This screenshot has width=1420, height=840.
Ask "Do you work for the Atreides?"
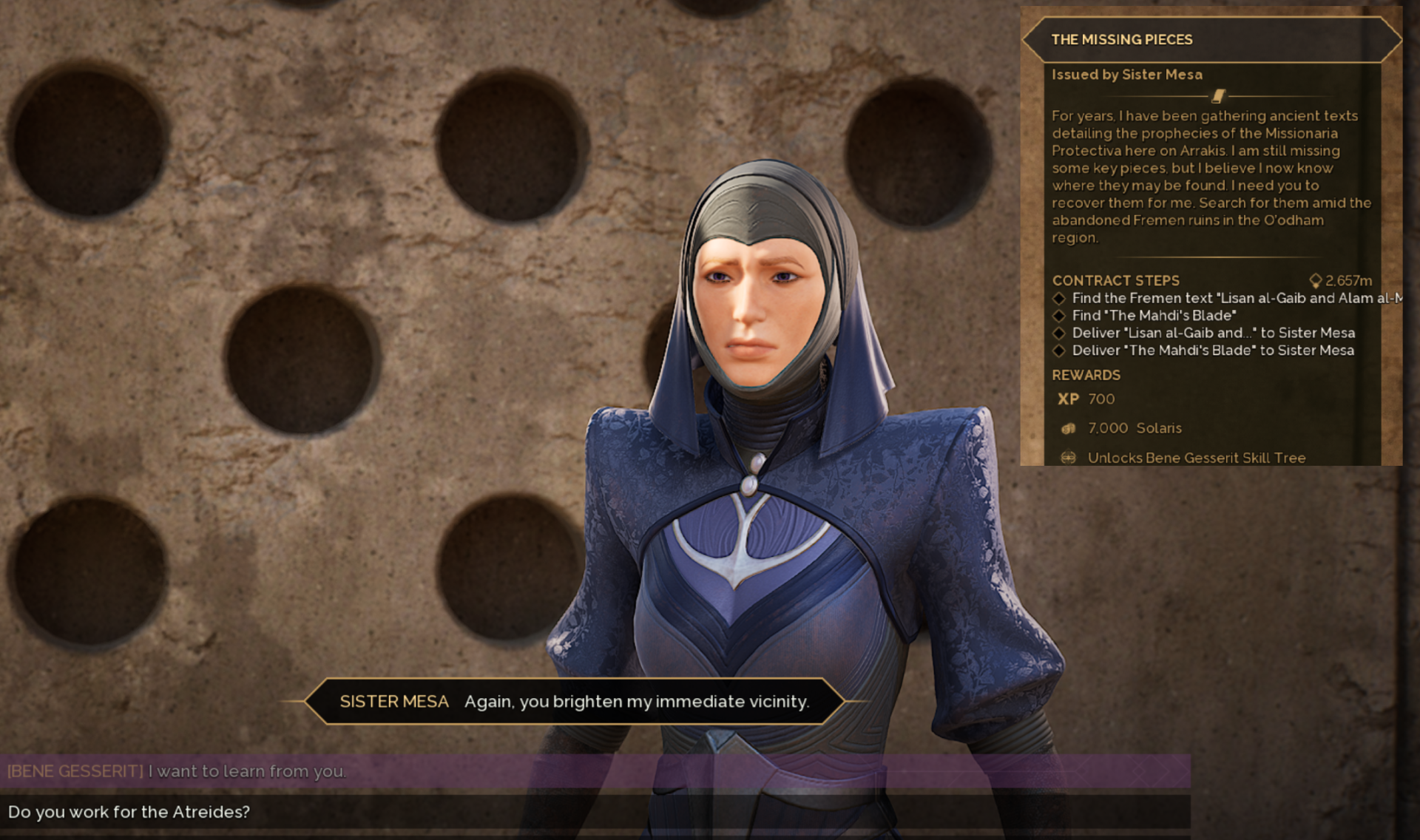click(129, 812)
